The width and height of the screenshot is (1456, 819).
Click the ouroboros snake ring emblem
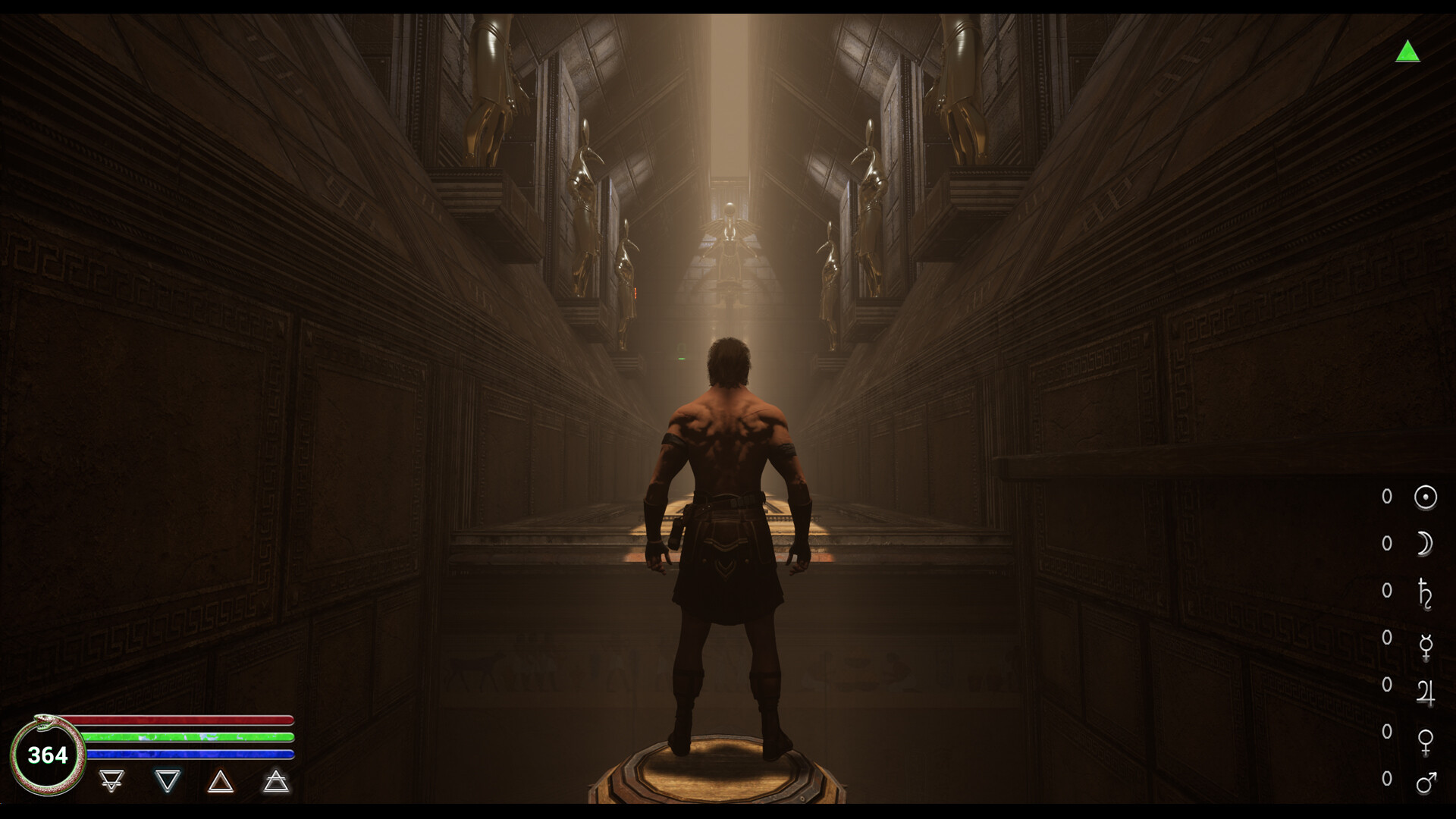47,755
